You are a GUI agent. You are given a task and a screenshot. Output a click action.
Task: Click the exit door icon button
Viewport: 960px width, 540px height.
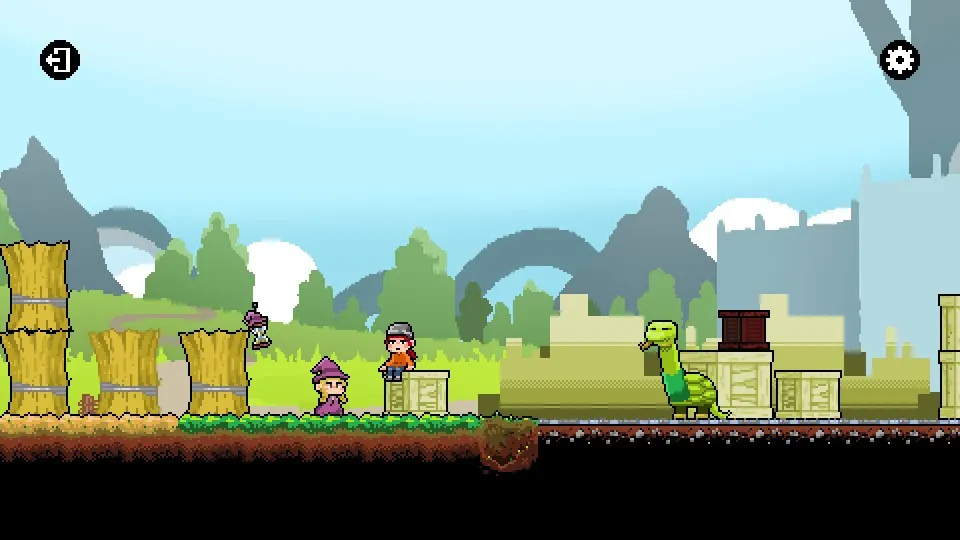coord(60,60)
